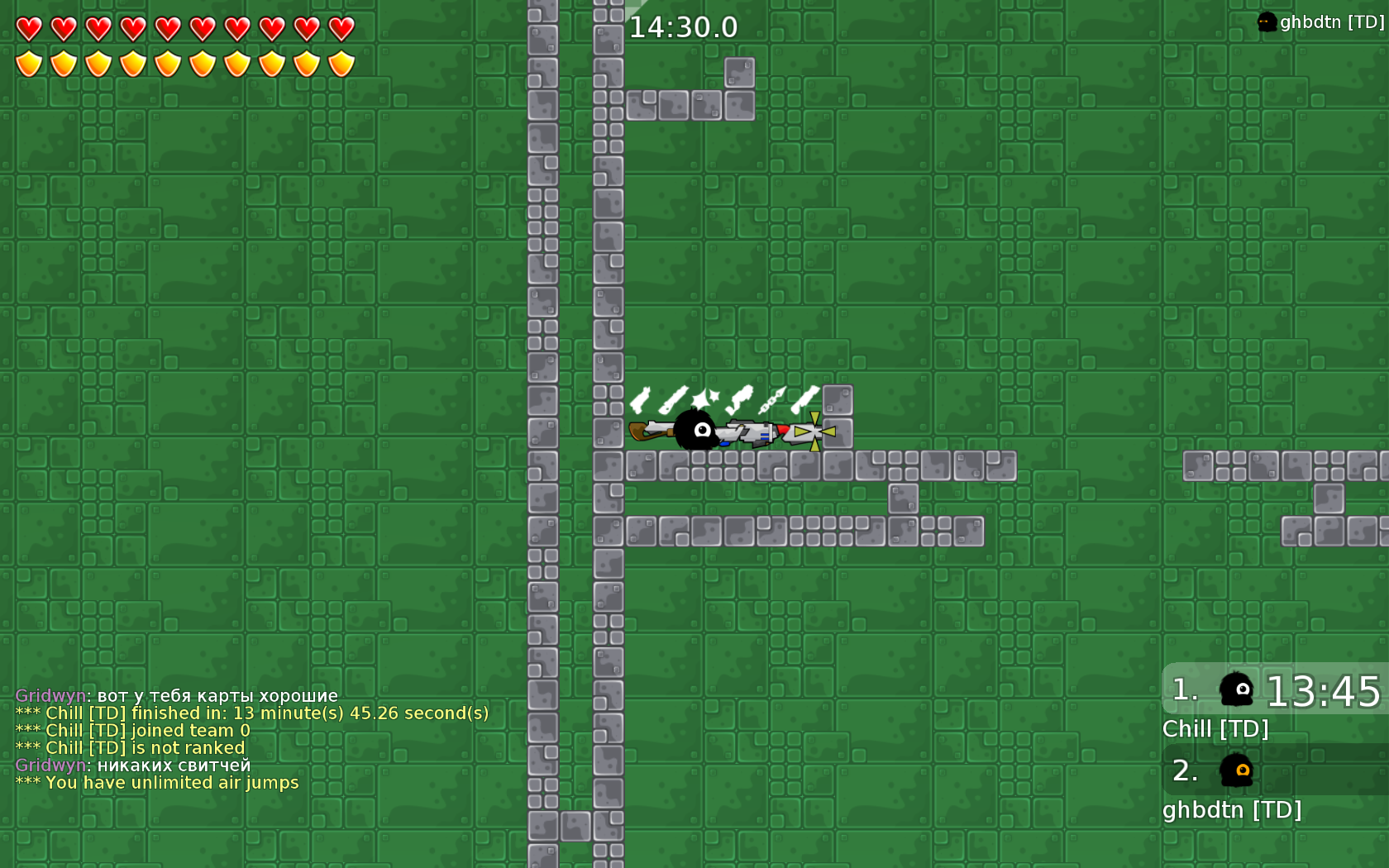Toggle visibility of the Chill [TD] scoreboard row
This screenshot has height=868, width=1389.
click(1215, 729)
